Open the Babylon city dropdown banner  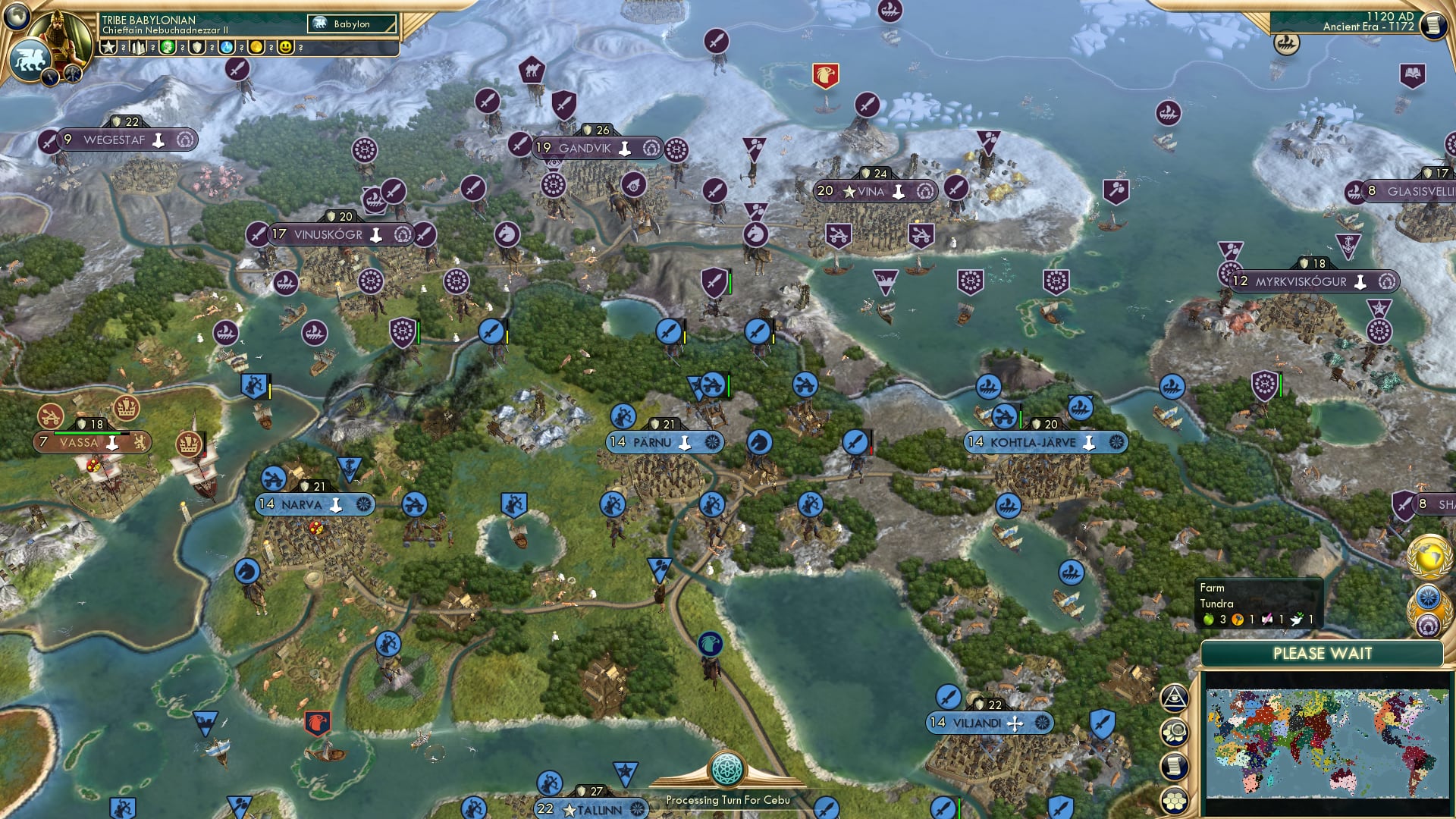click(350, 24)
